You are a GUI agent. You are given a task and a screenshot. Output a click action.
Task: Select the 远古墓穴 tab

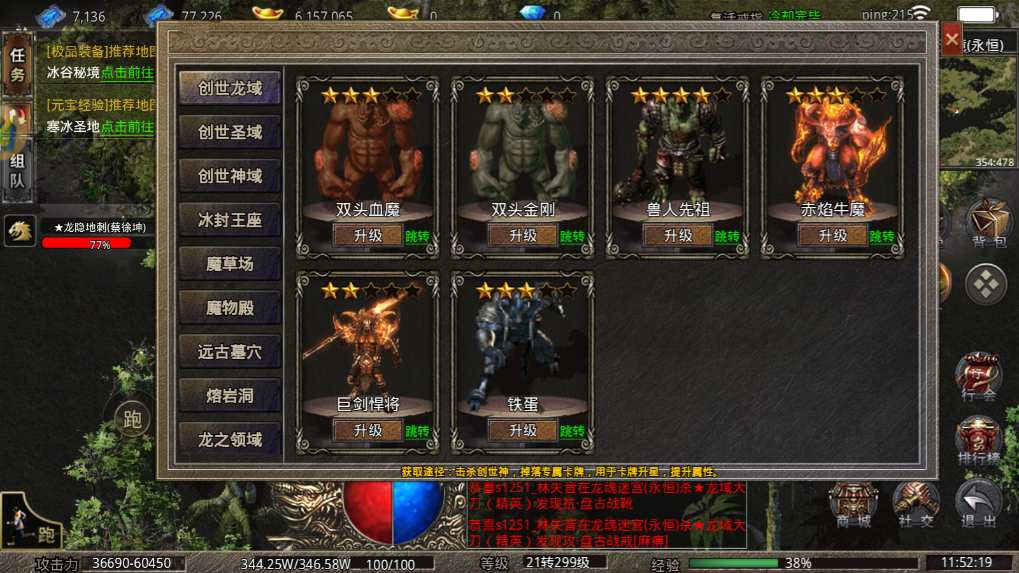[230, 352]
